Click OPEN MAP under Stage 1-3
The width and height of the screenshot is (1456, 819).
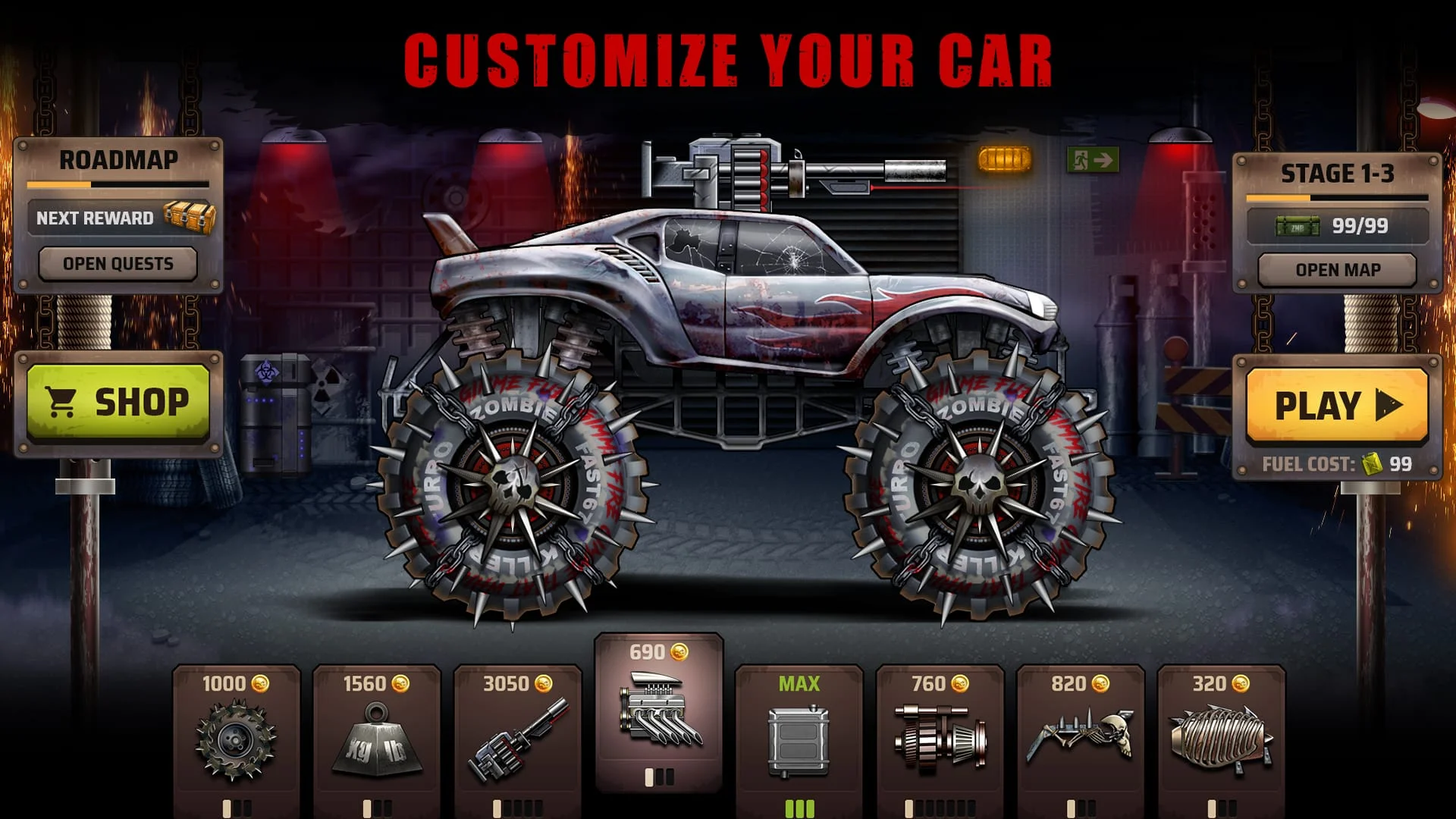coord(1336,269)
